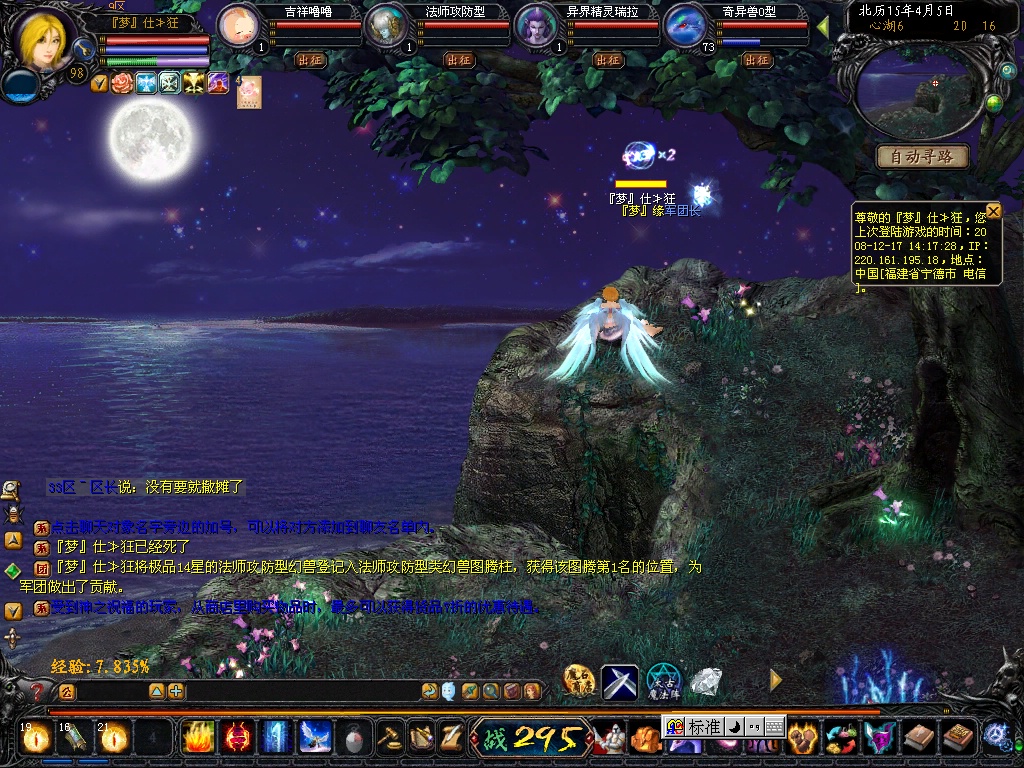Screen dimensions: 1024x768
Task: Open the pink pig card item
Action: point(248,91)
